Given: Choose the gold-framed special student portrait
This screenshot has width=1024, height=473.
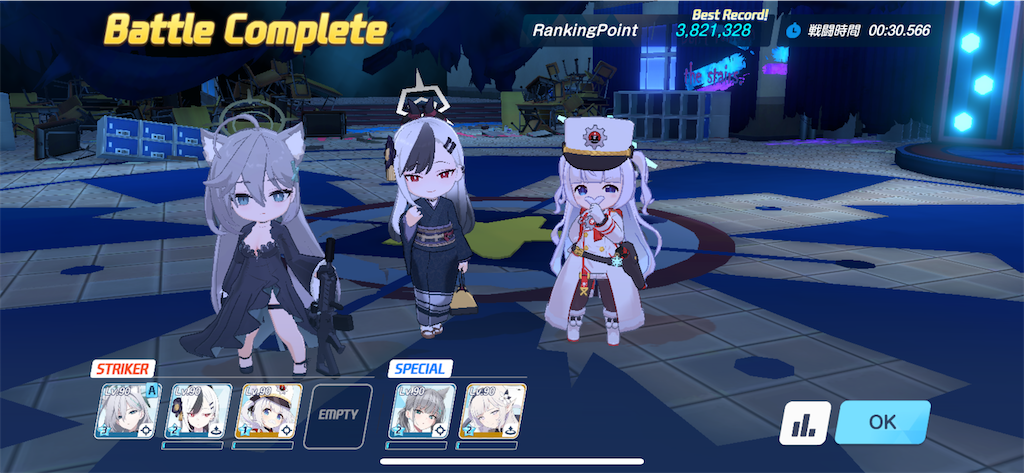Looking at the screenshot, I should point(492,411).
